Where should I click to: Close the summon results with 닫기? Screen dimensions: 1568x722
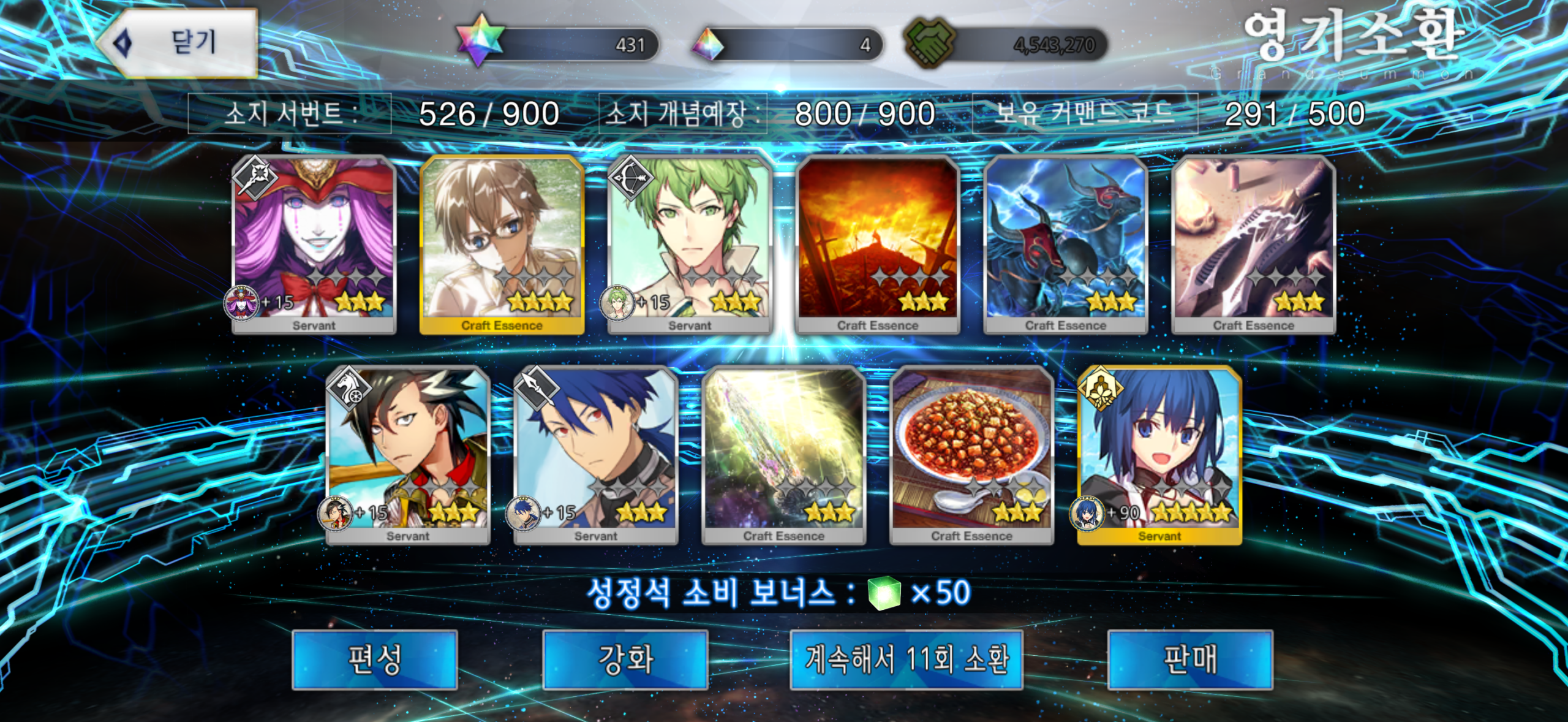point(178,43)
